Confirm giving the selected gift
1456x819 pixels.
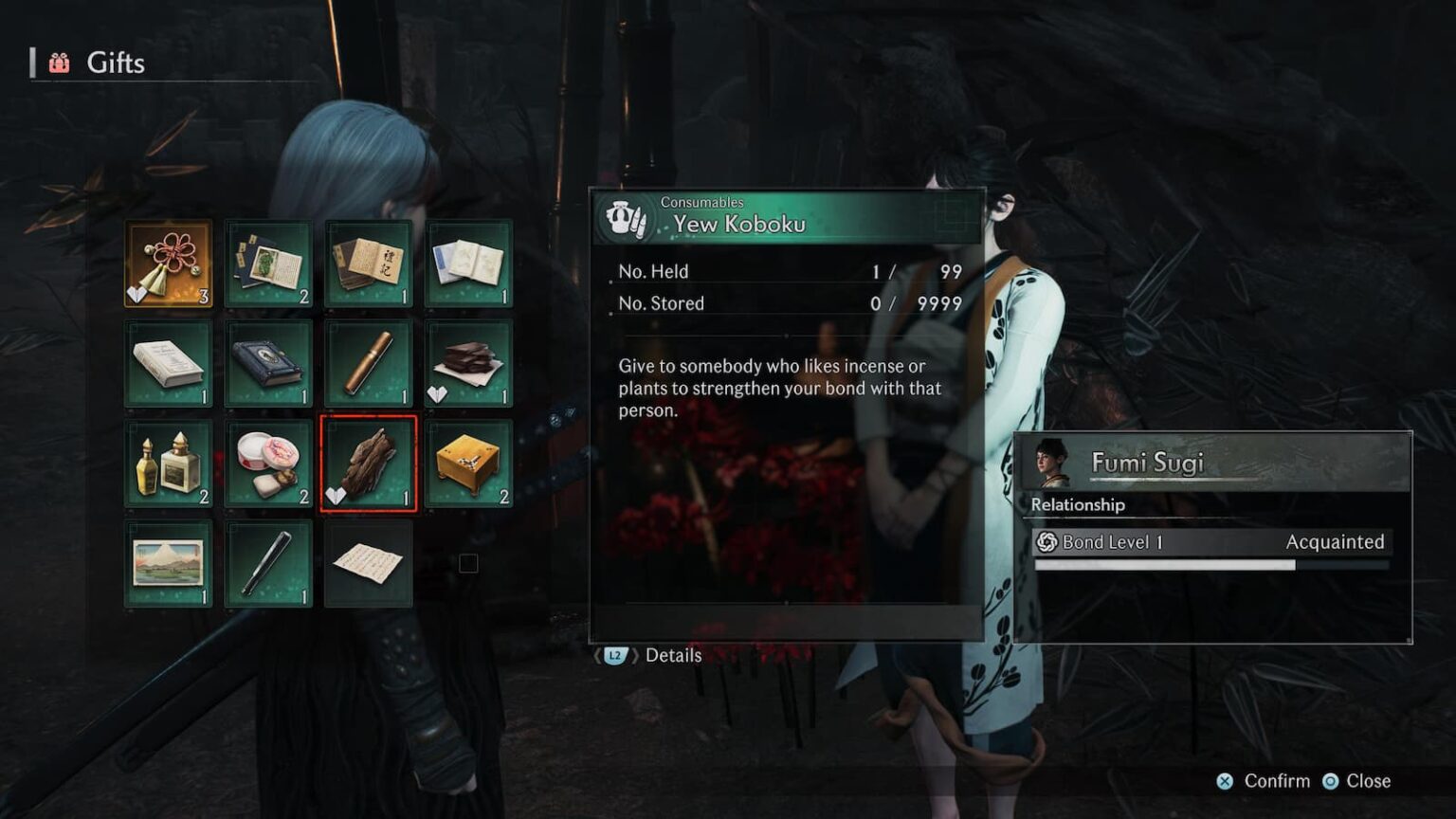[1275, 781]
